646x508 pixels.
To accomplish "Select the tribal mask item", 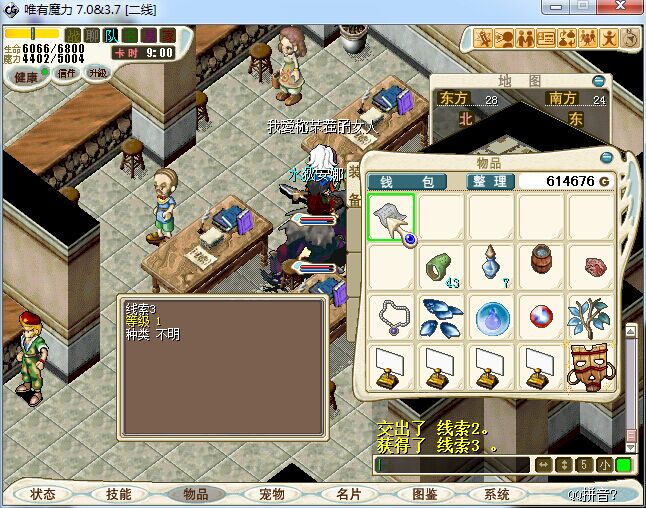I will coord(591,367).
